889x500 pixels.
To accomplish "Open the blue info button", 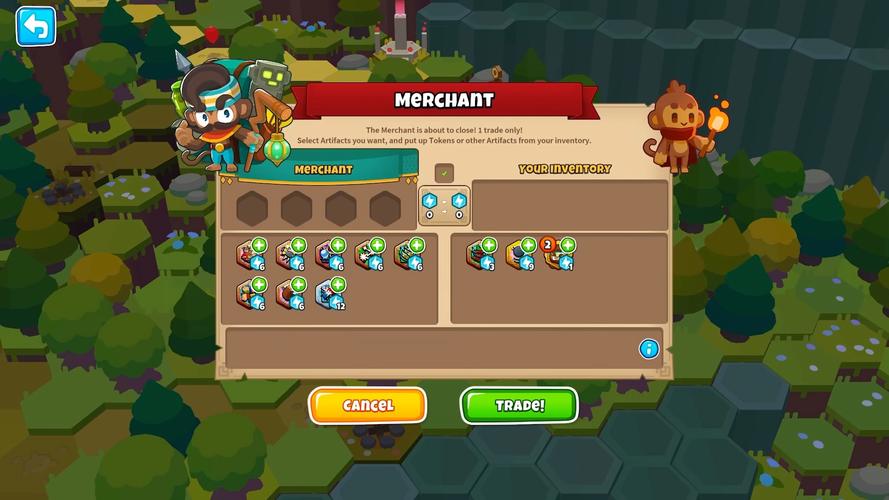I will coord(649,349).
